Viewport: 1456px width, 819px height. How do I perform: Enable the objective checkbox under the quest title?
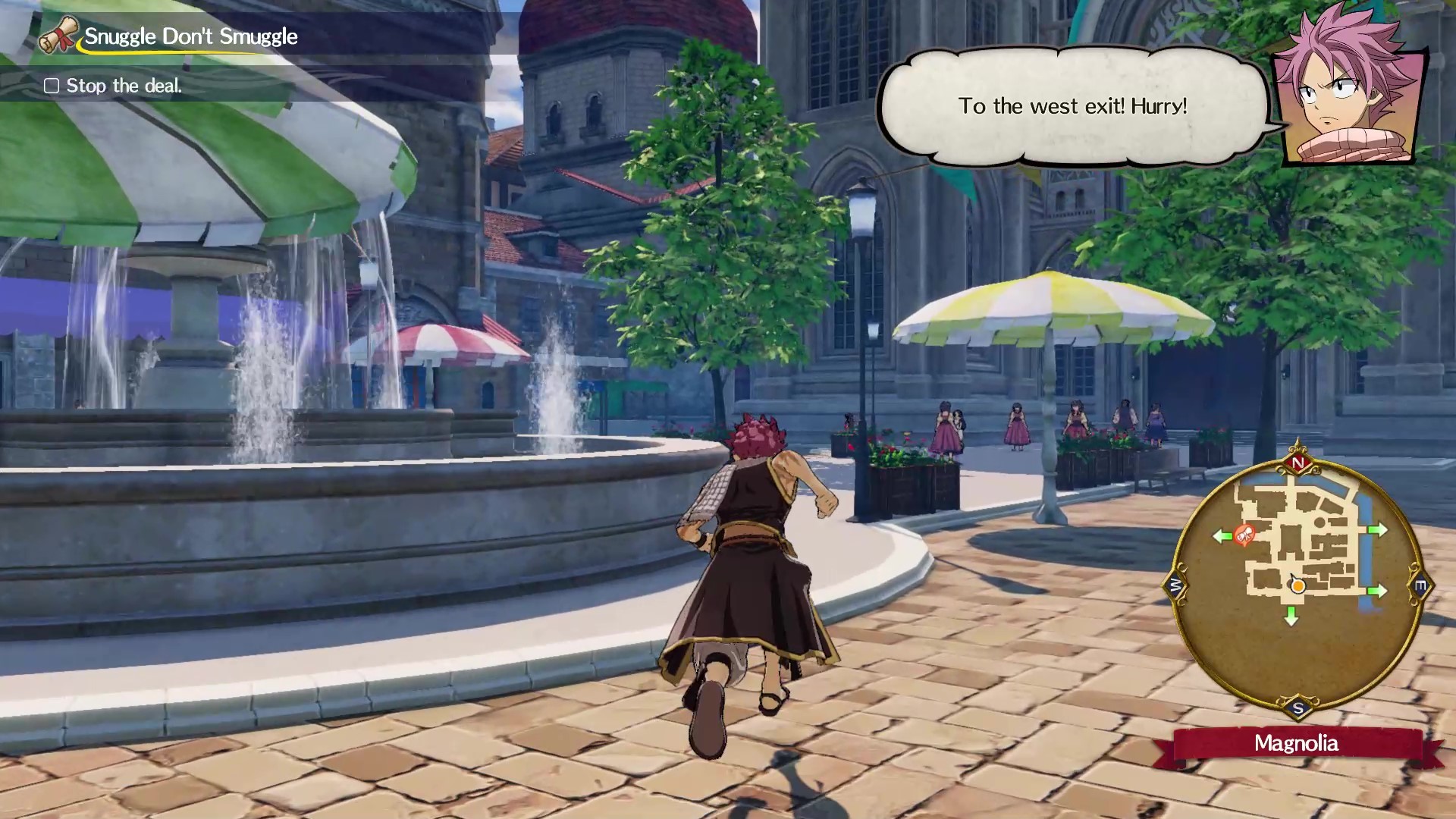pos(52,86)
